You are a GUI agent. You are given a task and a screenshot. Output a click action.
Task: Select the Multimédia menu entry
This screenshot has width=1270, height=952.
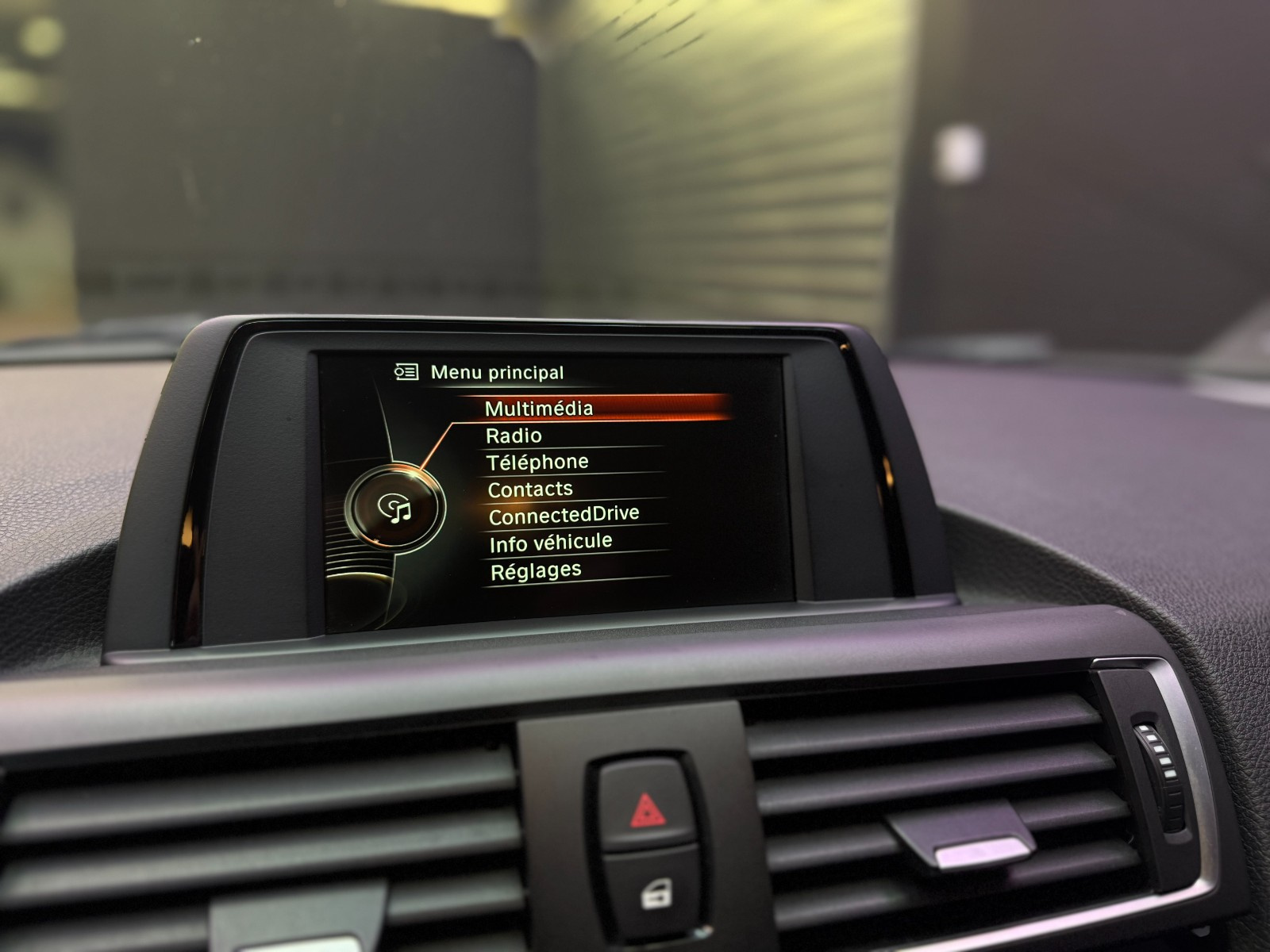coord(539,409)
